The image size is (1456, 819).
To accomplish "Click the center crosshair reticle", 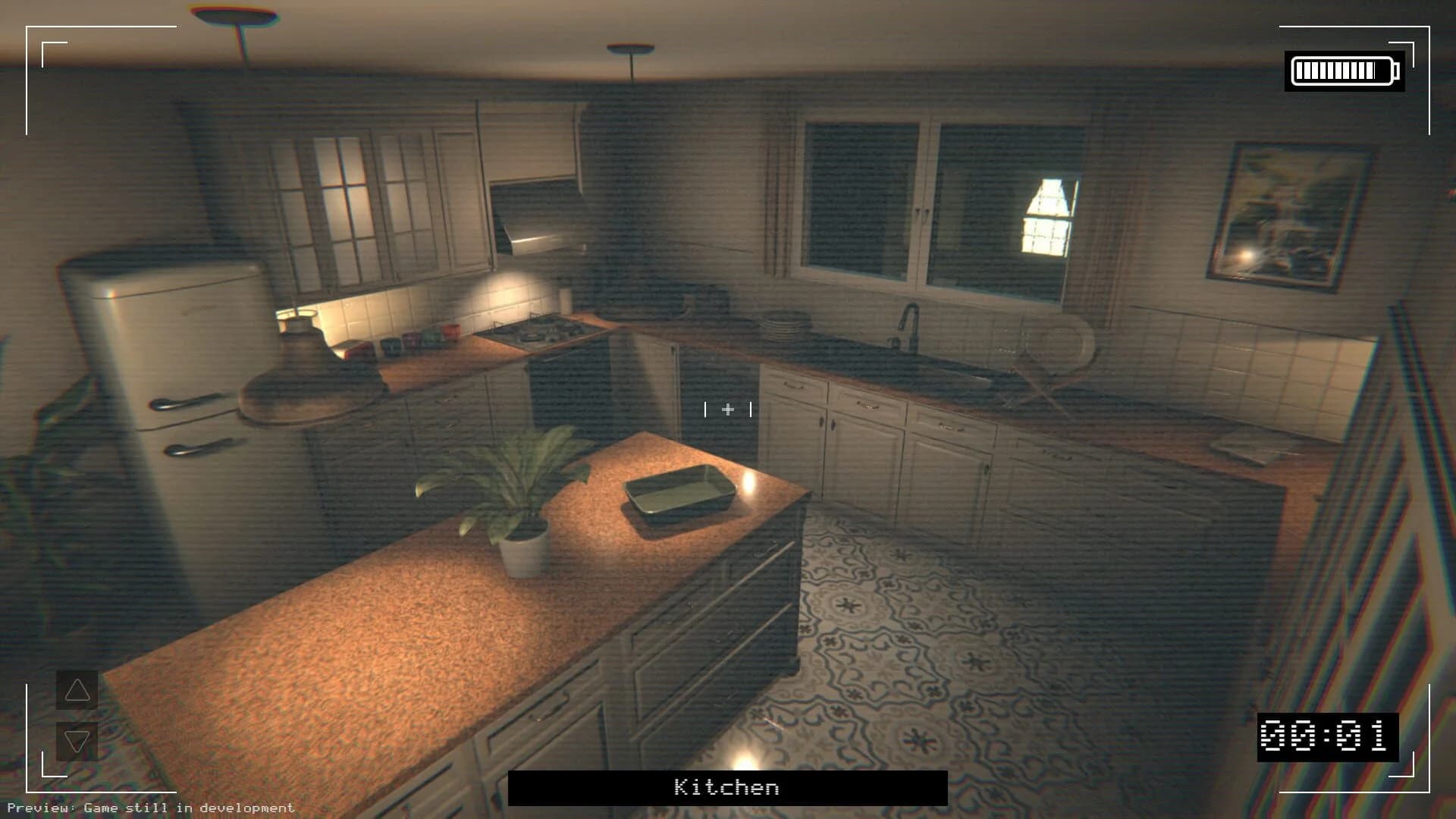I will (x=727, y=409).
